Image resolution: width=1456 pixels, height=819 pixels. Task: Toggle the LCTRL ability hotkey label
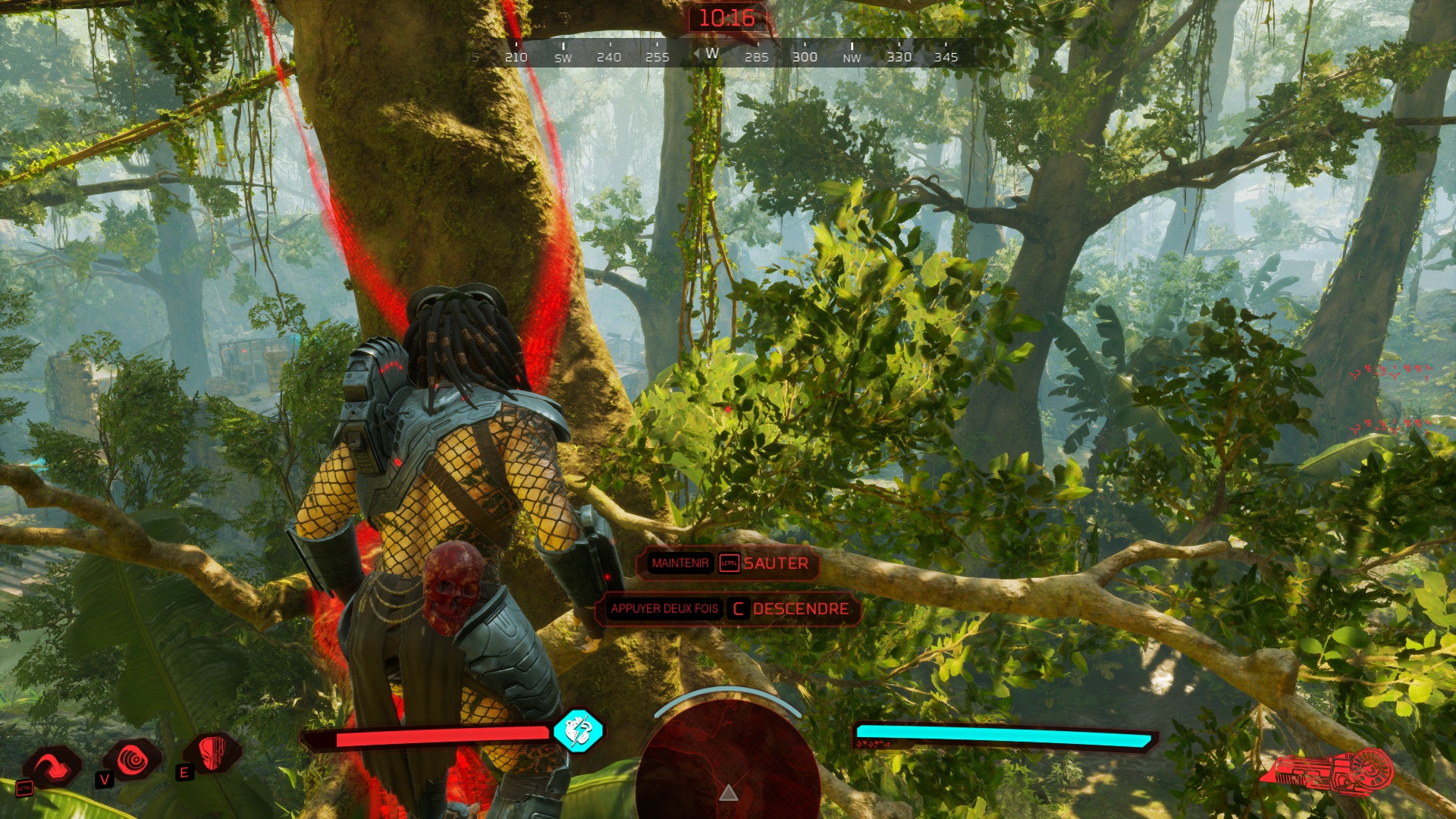(24, 789)
